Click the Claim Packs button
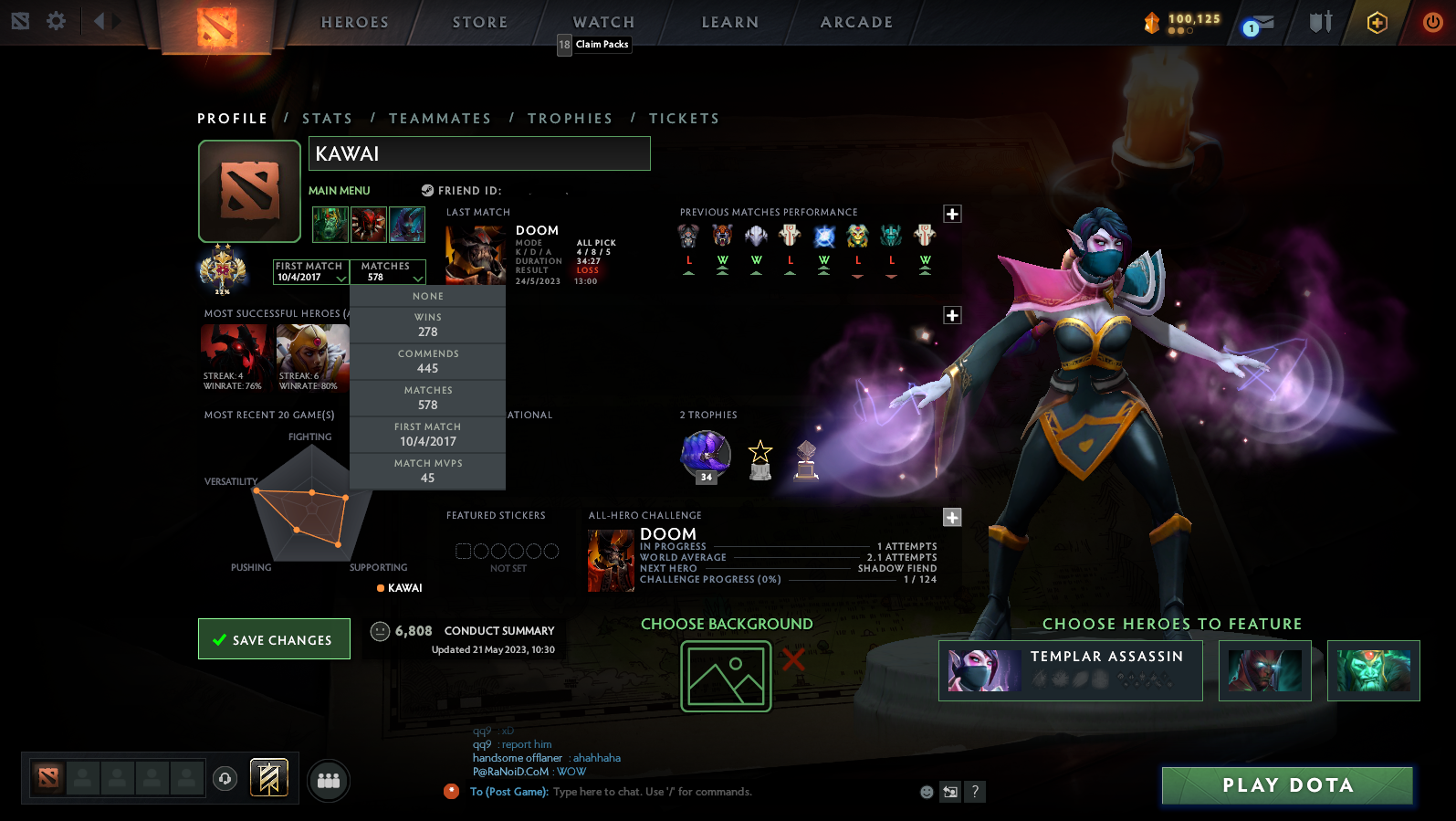The width and height of the screenshot is (1456, 821). 602,45
